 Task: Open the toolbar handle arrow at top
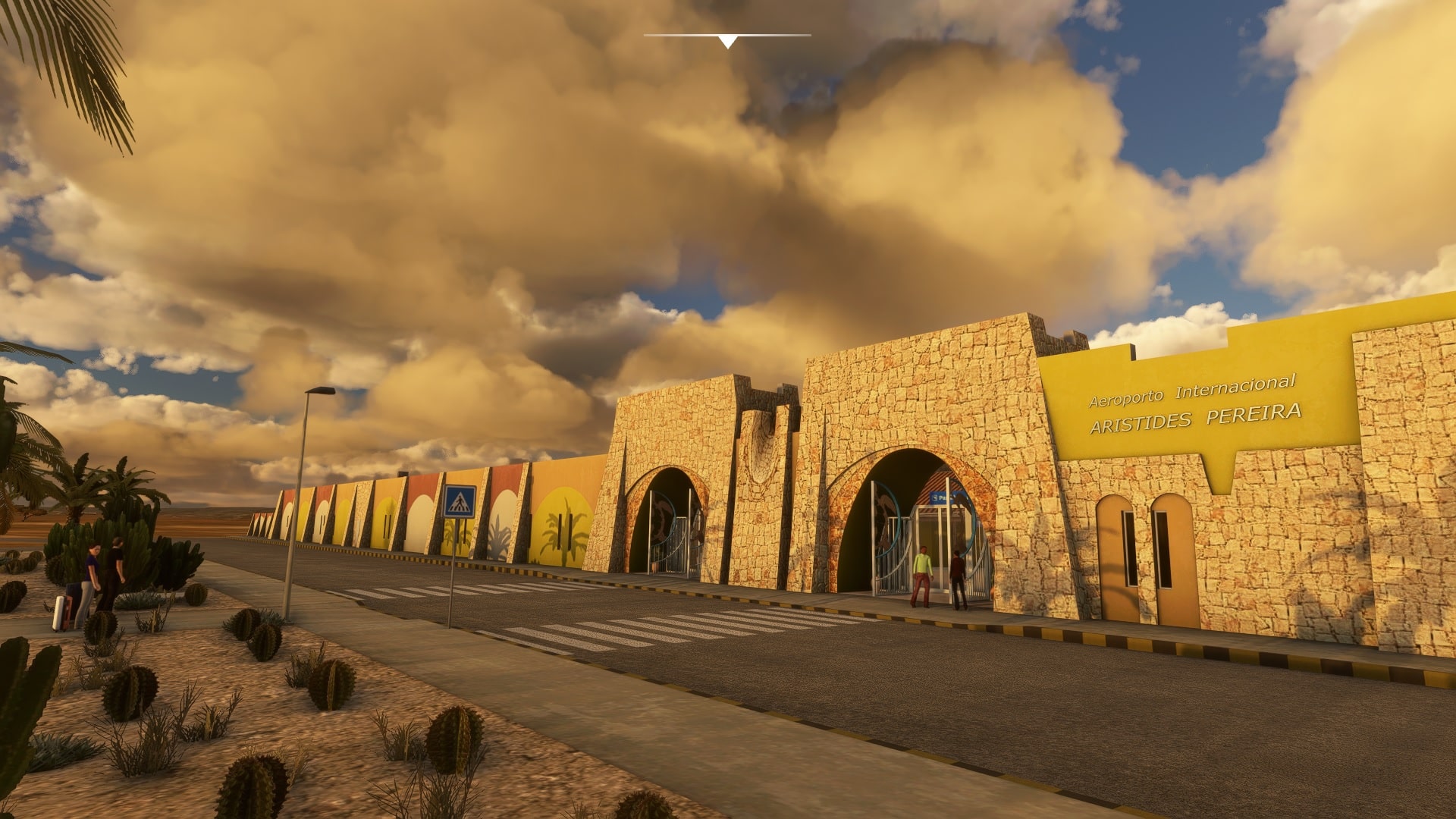[x=727, y=41]
